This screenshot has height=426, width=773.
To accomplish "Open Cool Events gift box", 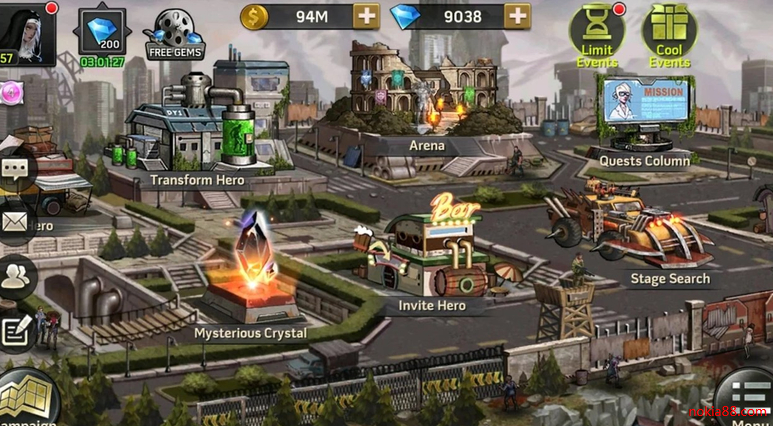I will (x=669, y=34).
